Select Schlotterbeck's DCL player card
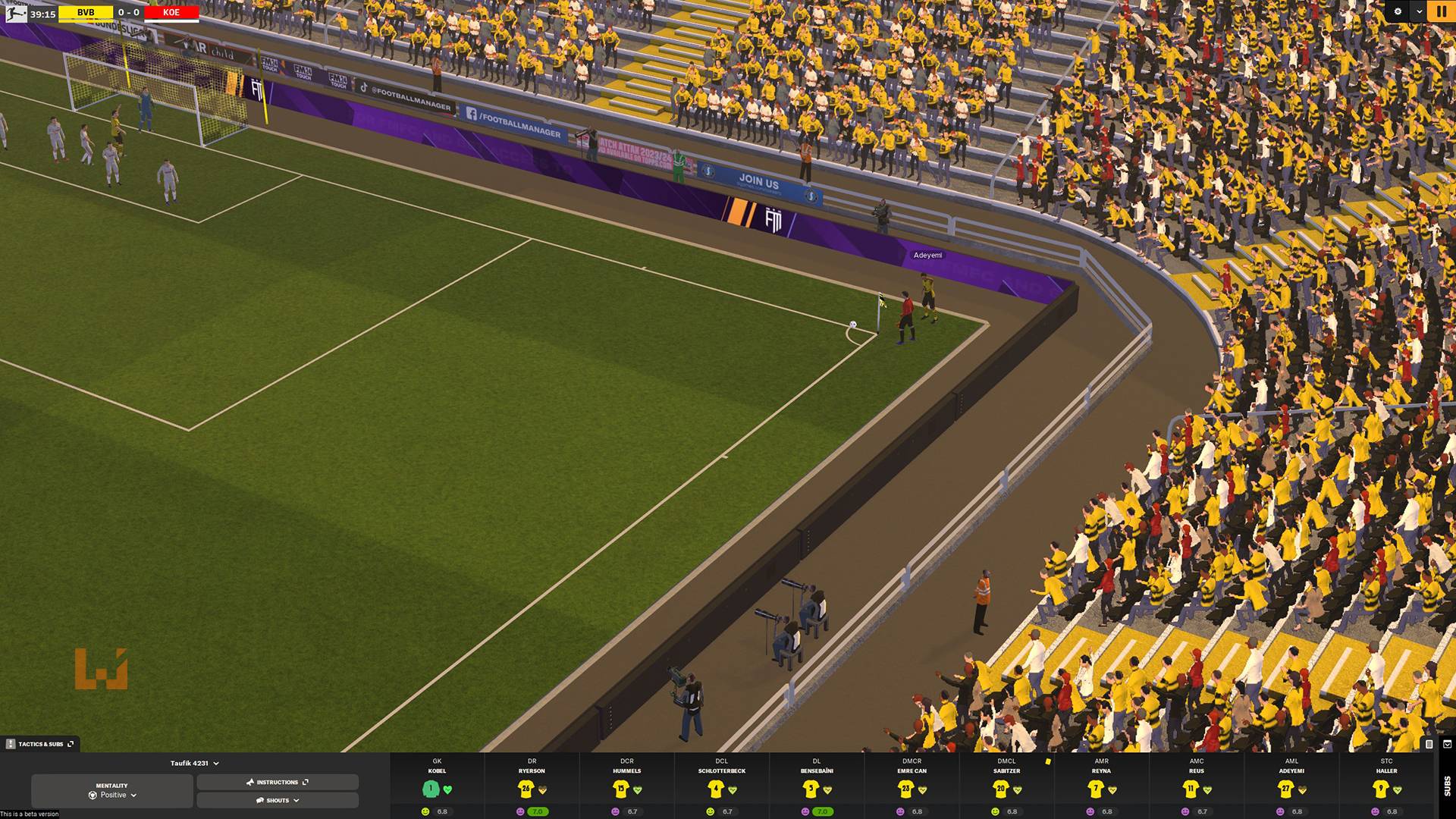1456x819 pixels. [721, 786]
